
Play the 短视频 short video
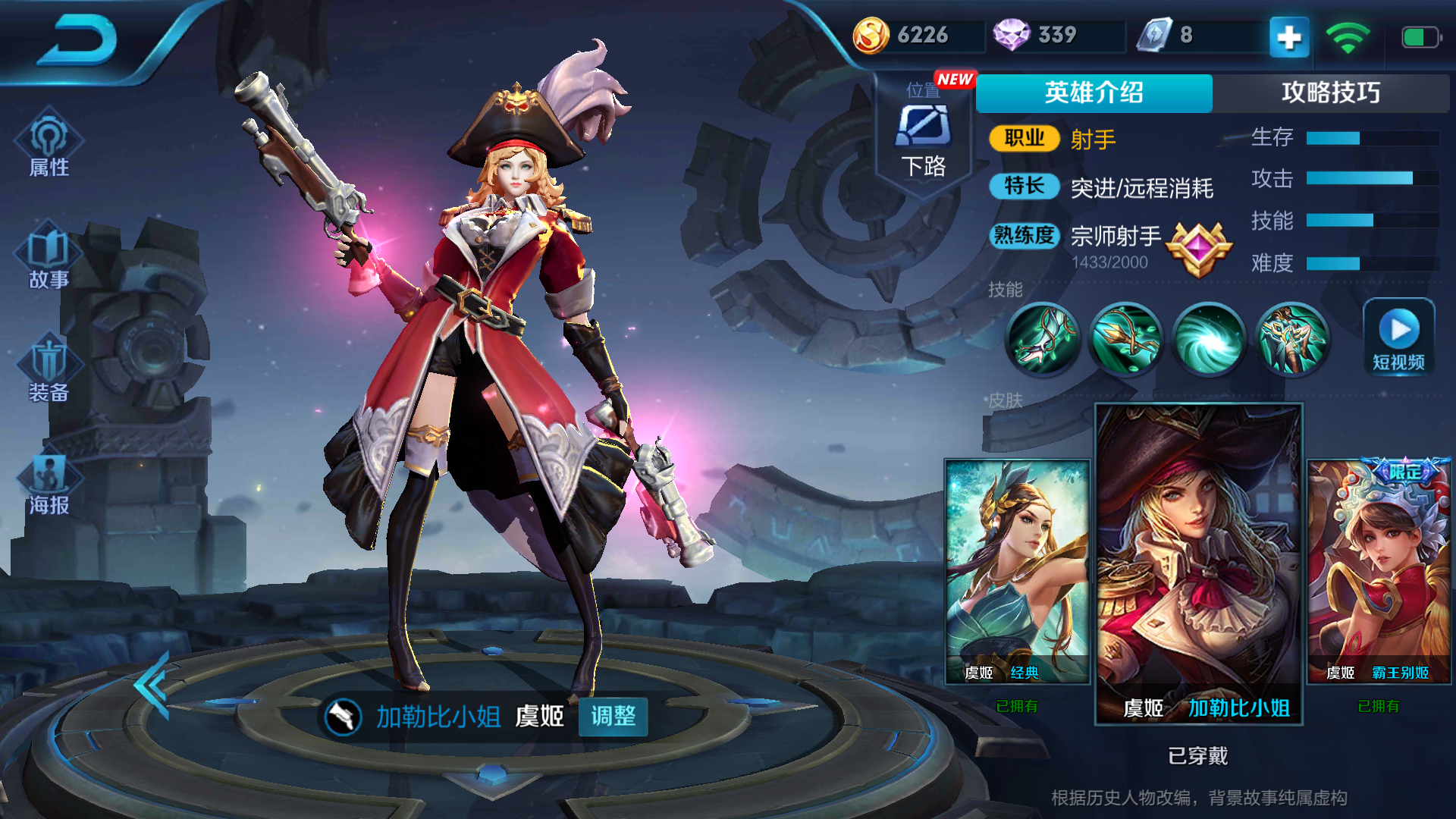pyautogui.click(x=1398, y=337)
